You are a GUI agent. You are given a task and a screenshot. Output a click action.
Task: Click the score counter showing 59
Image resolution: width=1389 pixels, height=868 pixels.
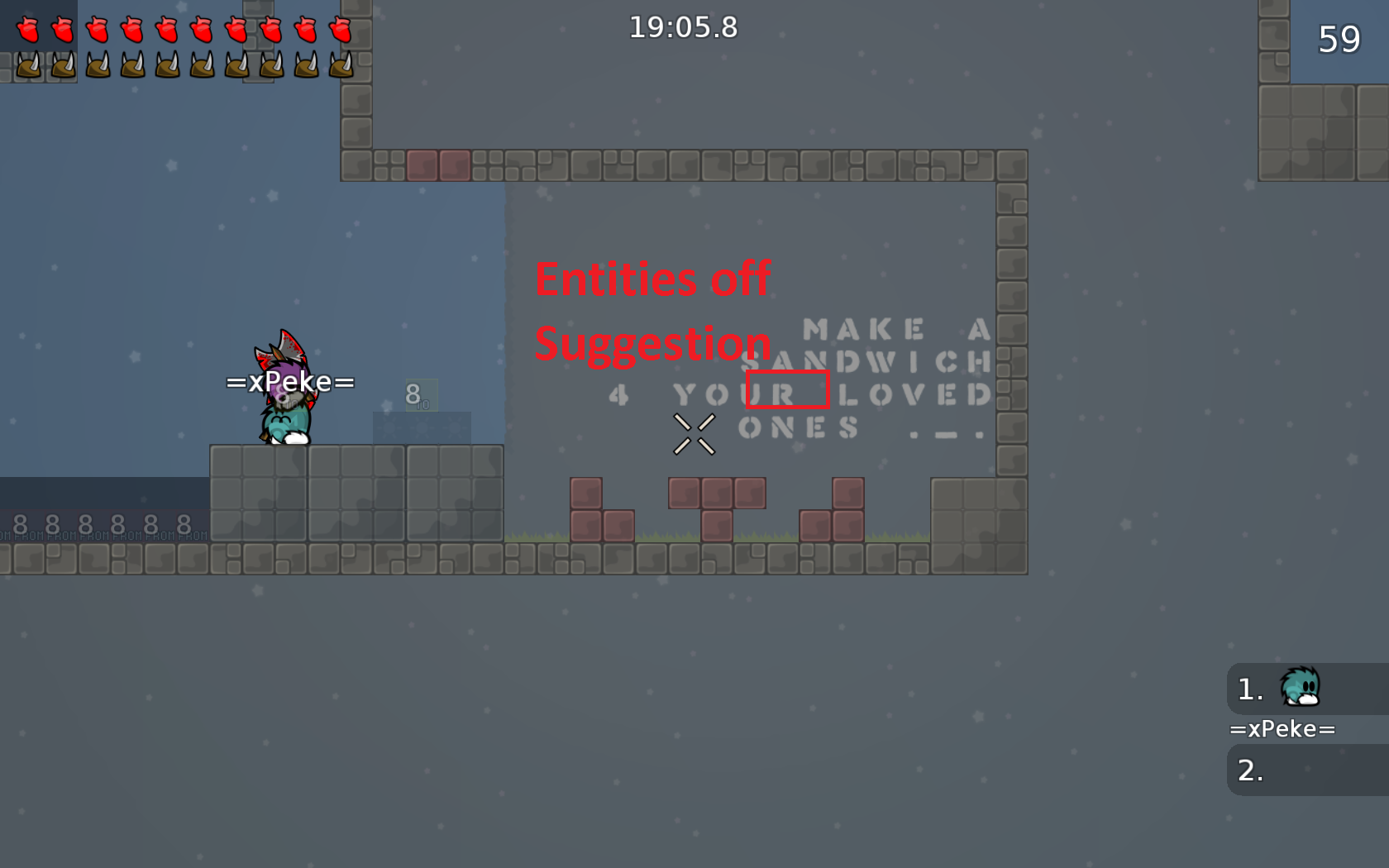tap(1339, 38)
